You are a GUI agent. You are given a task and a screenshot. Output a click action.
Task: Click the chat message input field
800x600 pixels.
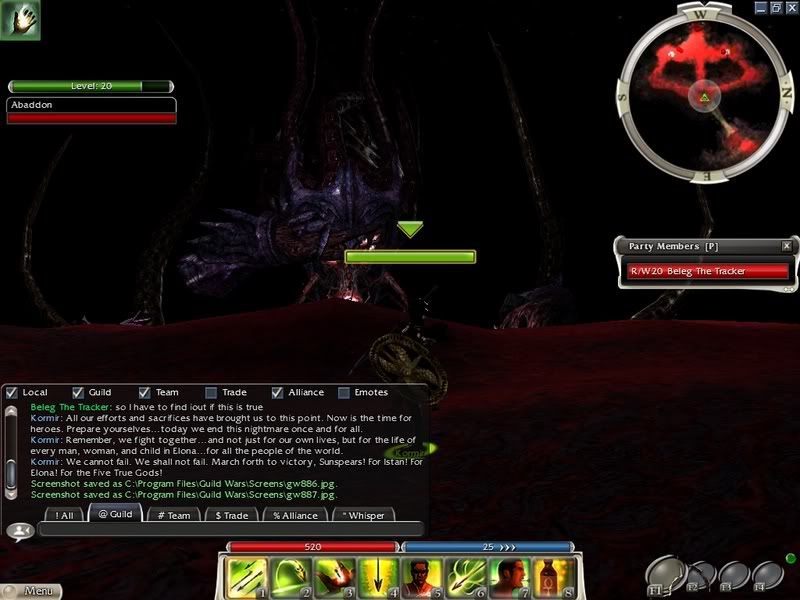click(228, 530)
